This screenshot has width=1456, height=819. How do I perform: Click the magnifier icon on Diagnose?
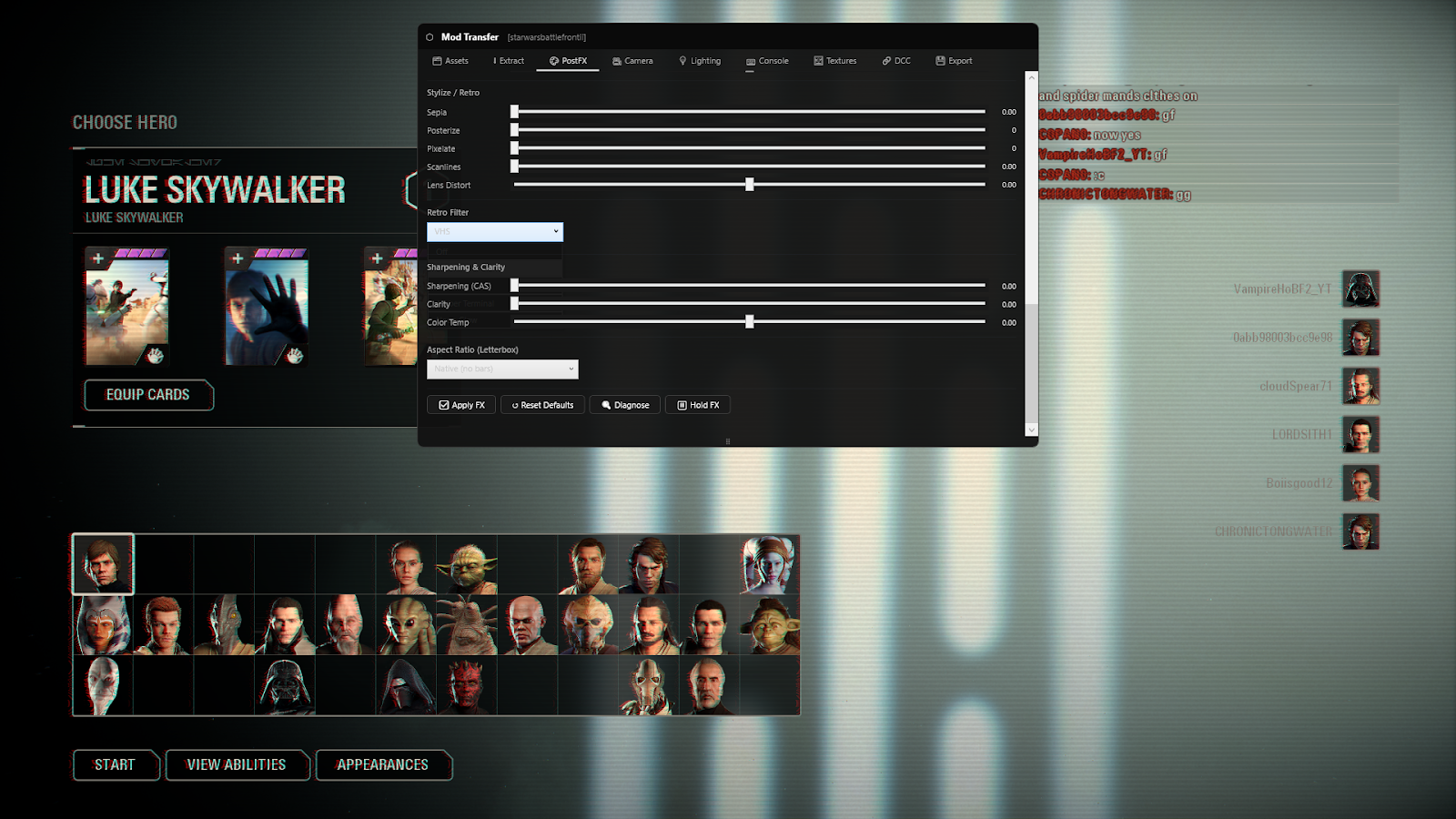tap(605, 404)
